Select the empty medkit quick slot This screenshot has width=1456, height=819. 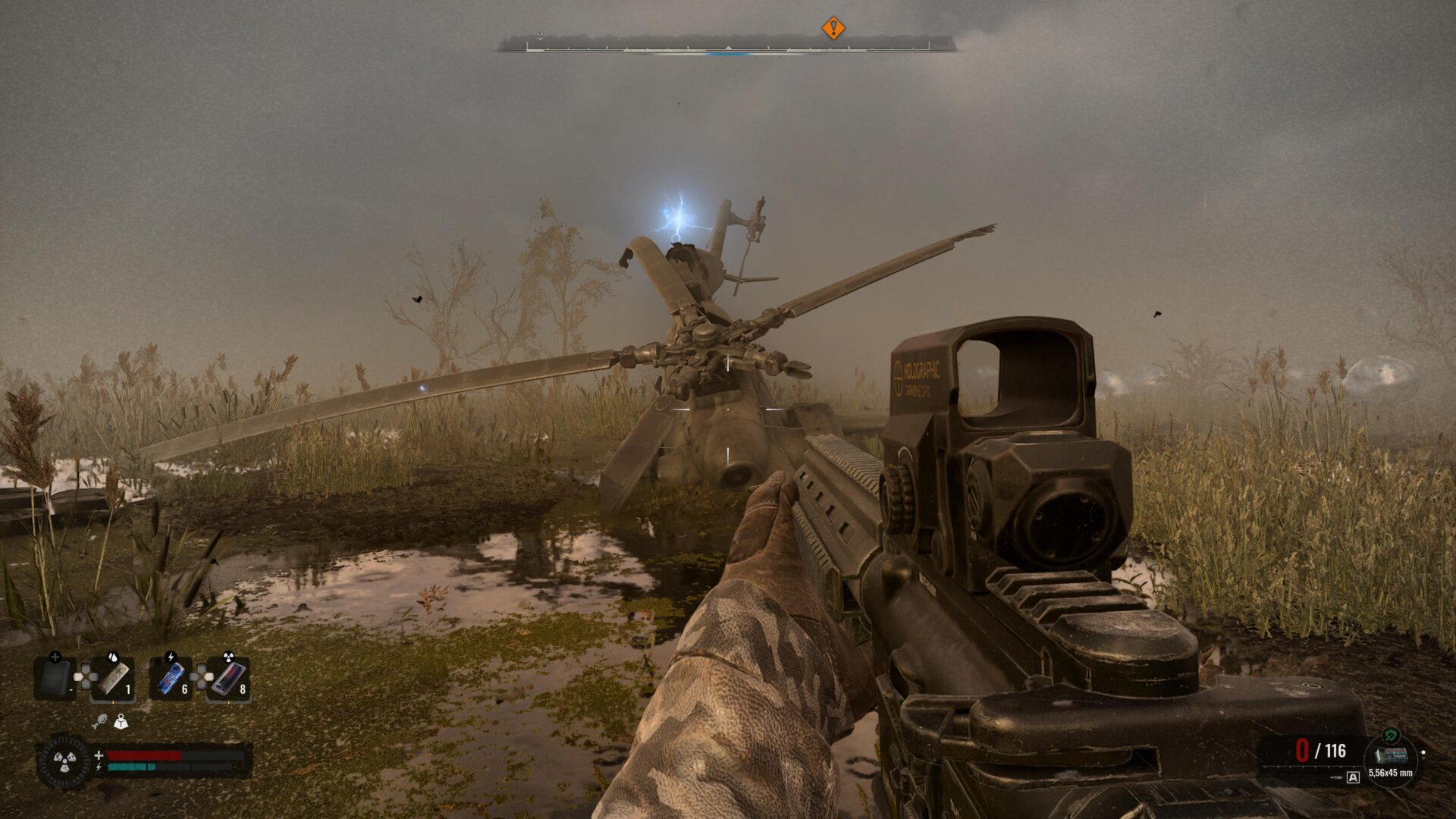tap(55, 679)
